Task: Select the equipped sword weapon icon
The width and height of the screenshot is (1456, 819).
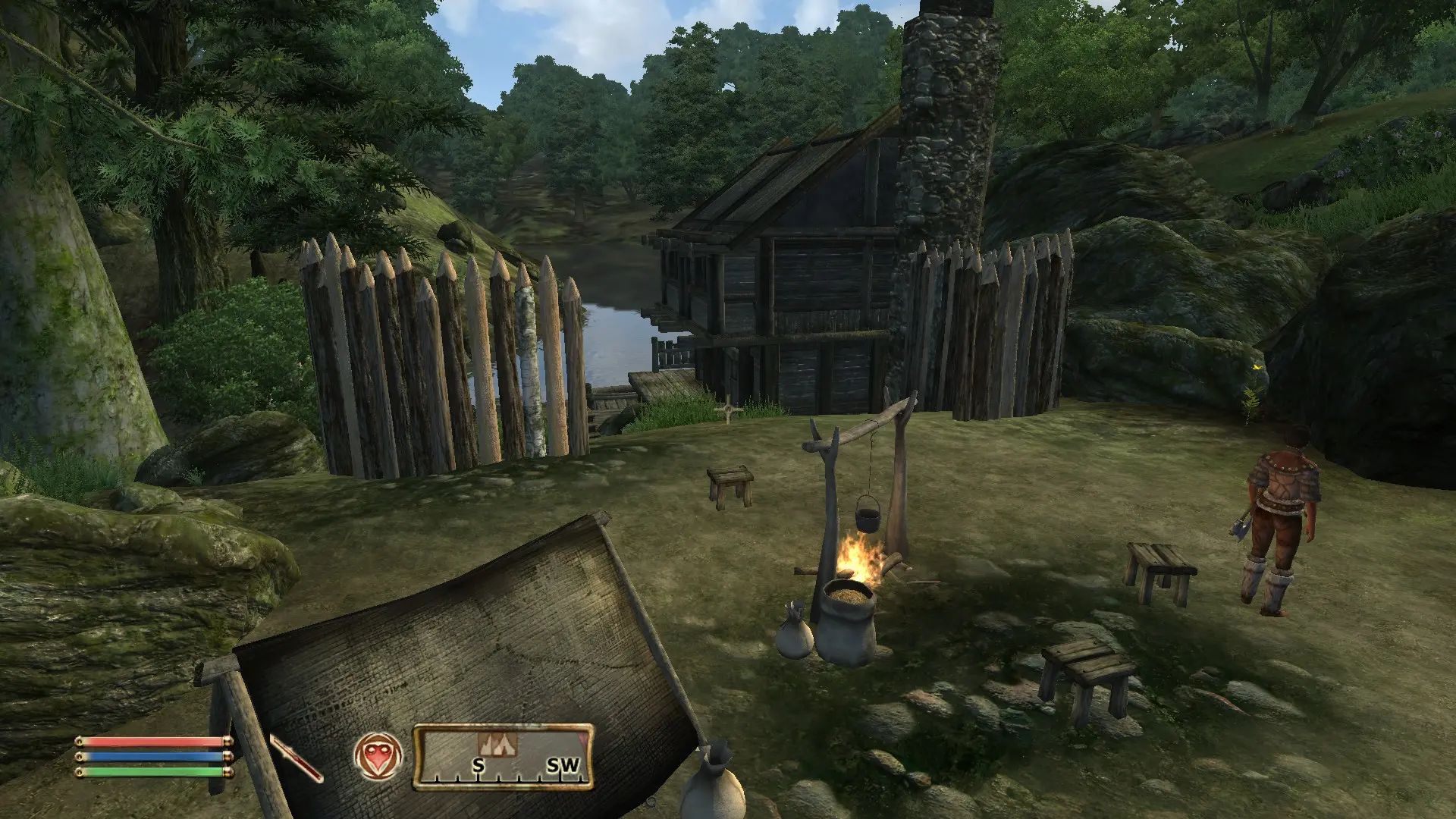Action: pos(297,758)
